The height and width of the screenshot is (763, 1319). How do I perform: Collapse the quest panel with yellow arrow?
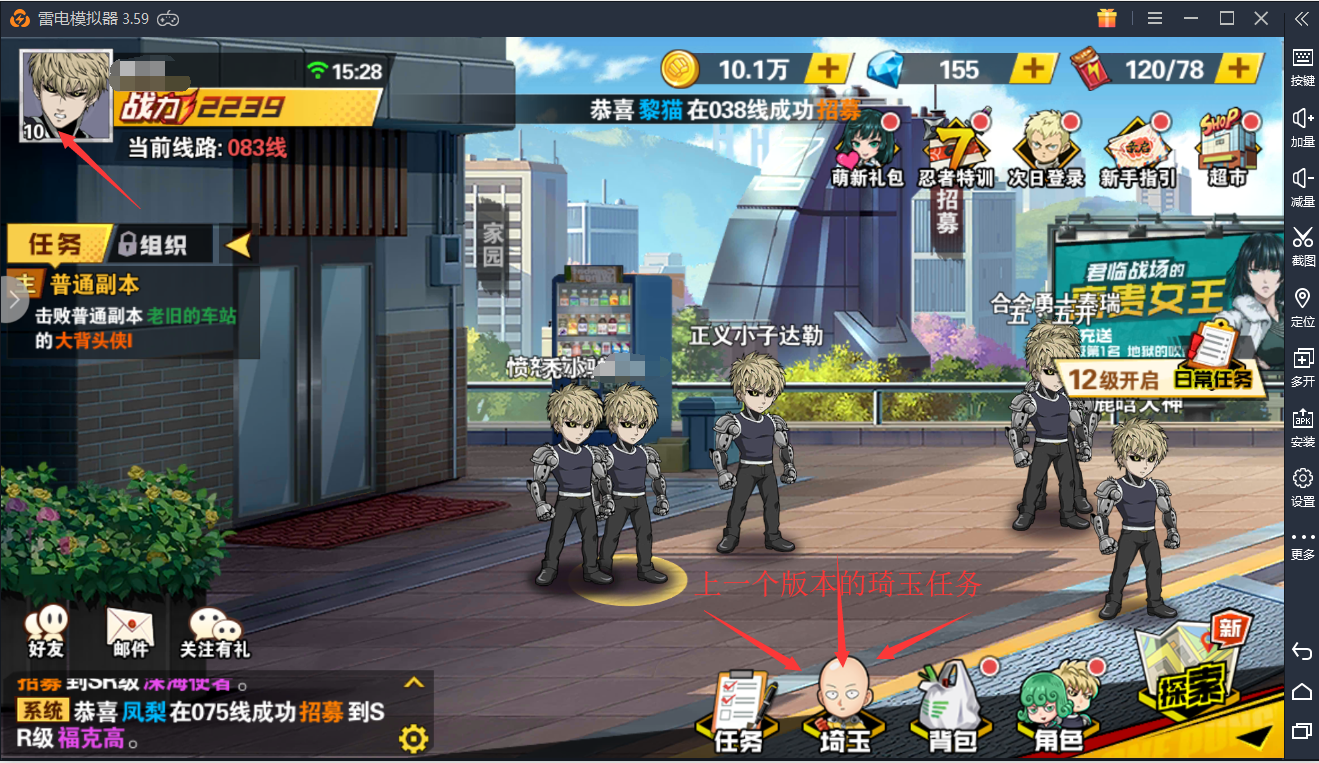coord(238,244)
